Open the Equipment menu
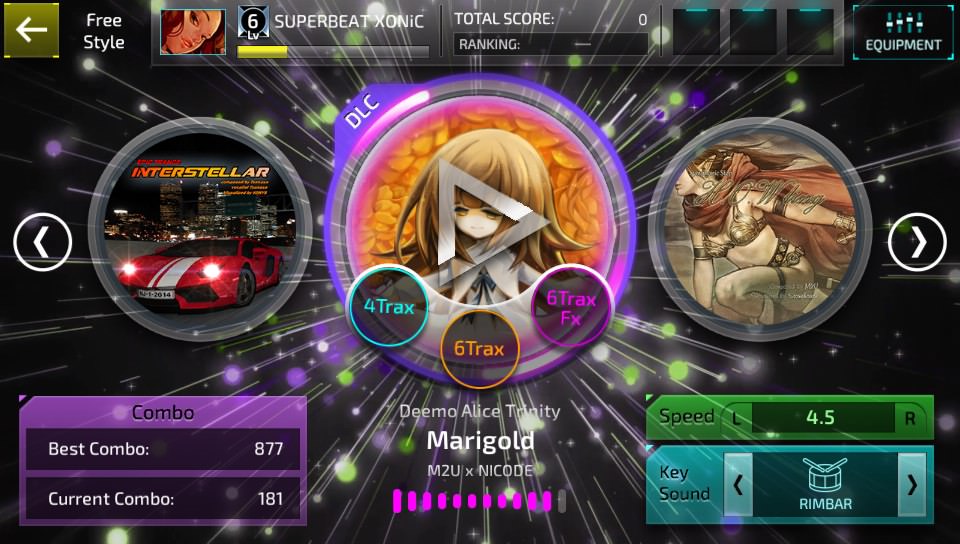 (x=903, y=33)
